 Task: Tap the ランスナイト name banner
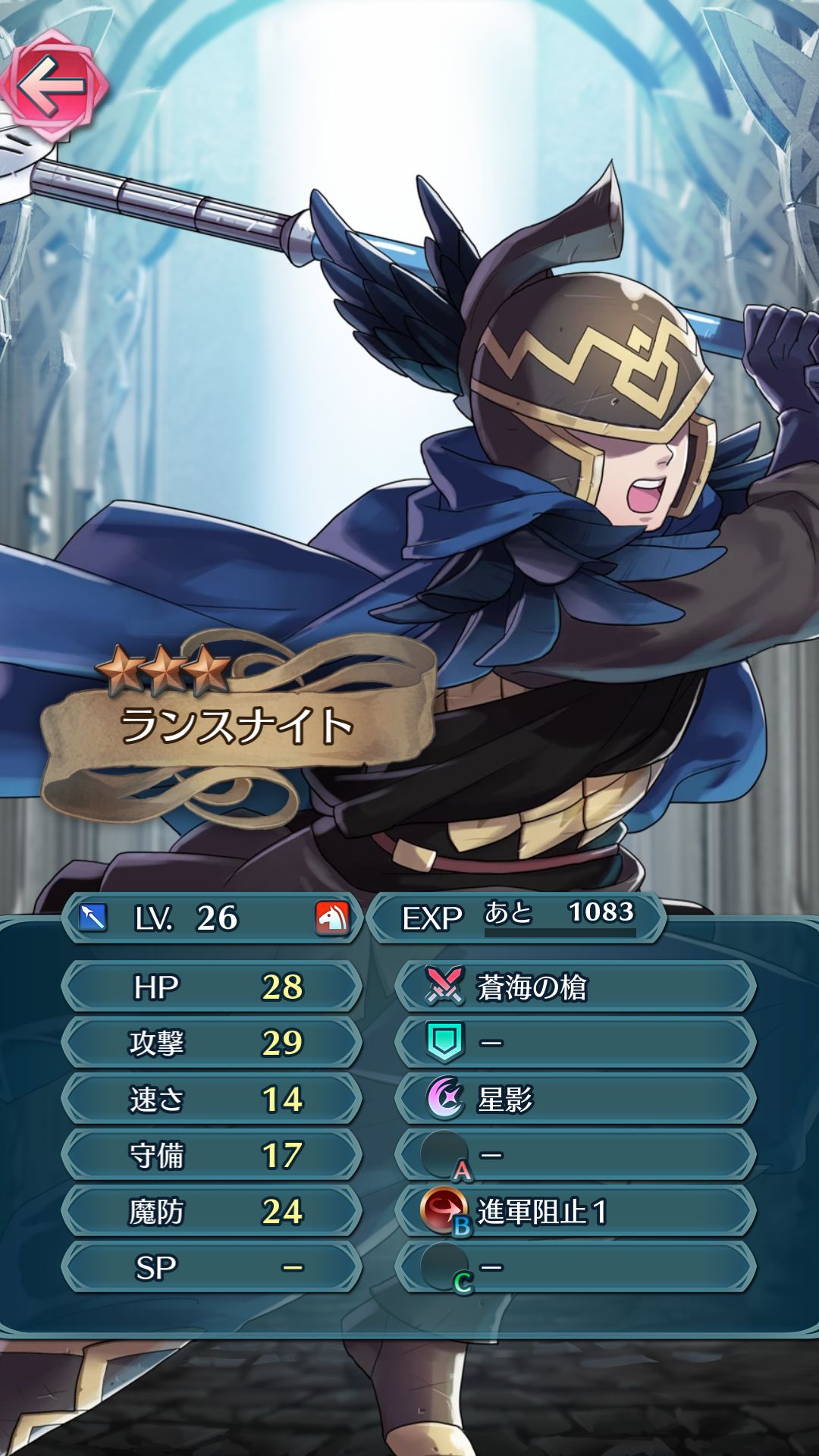[237, 726]
